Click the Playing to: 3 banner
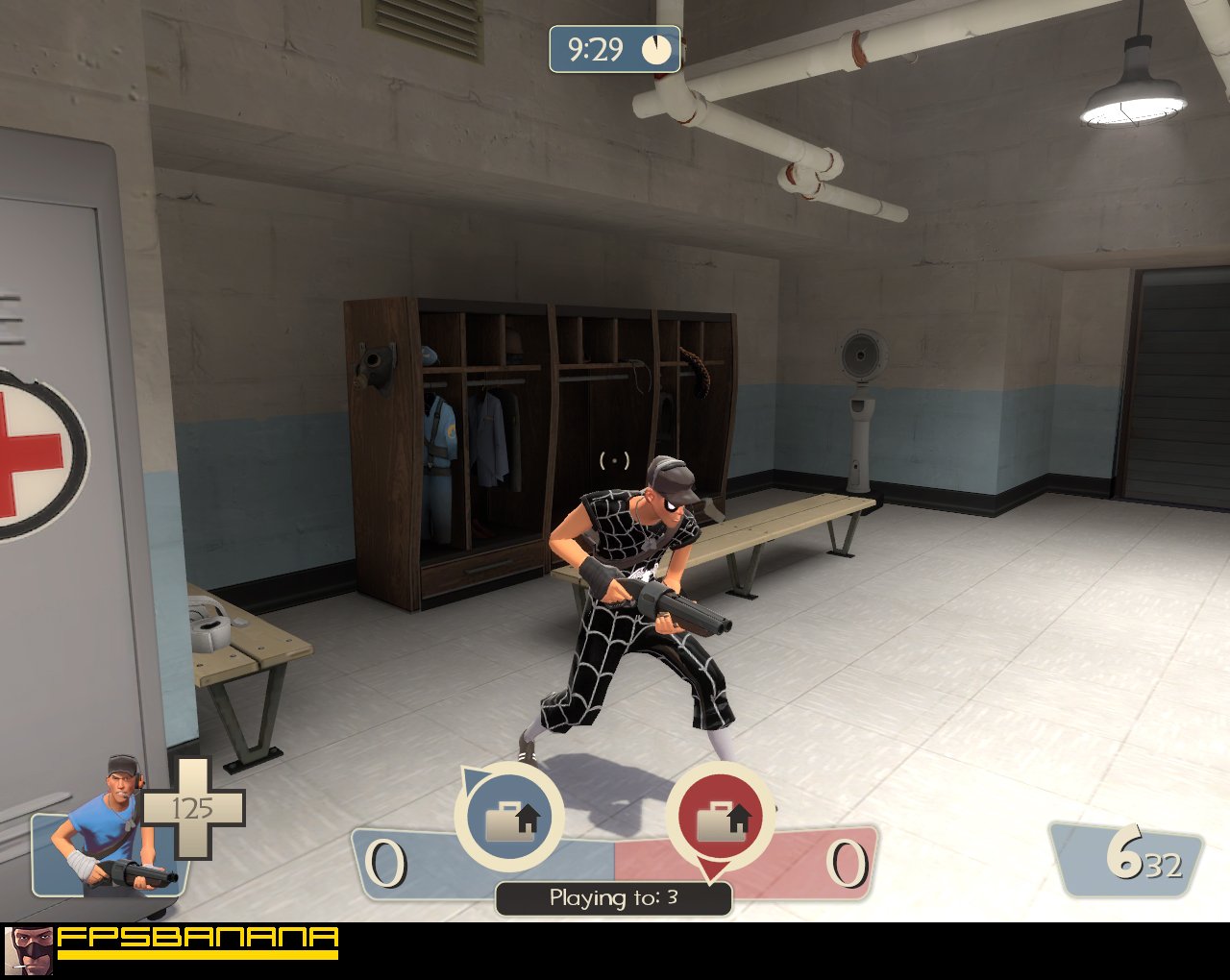 [x=612, y=895]
